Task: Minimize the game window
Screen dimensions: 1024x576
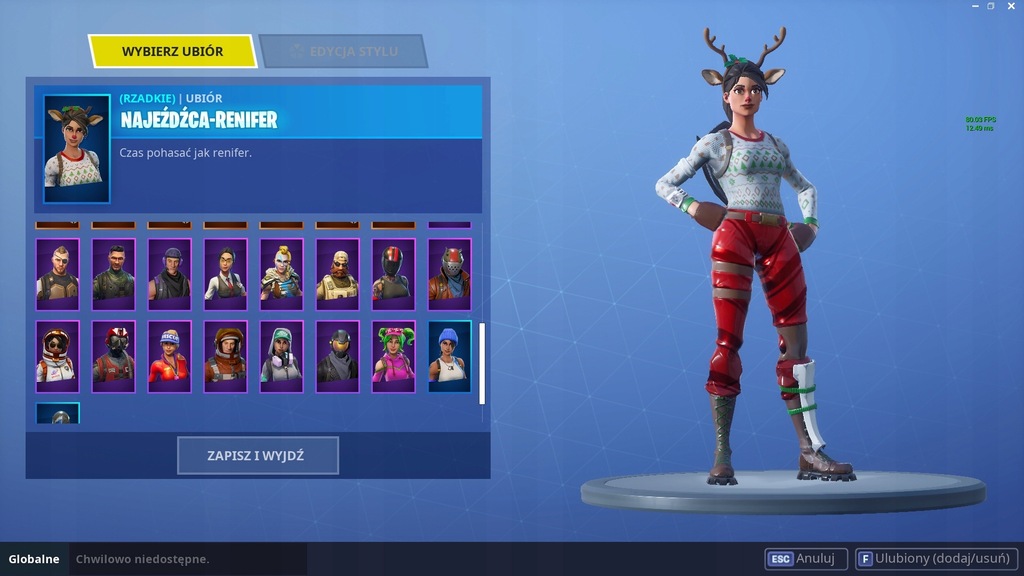Action: coord(975,6)
